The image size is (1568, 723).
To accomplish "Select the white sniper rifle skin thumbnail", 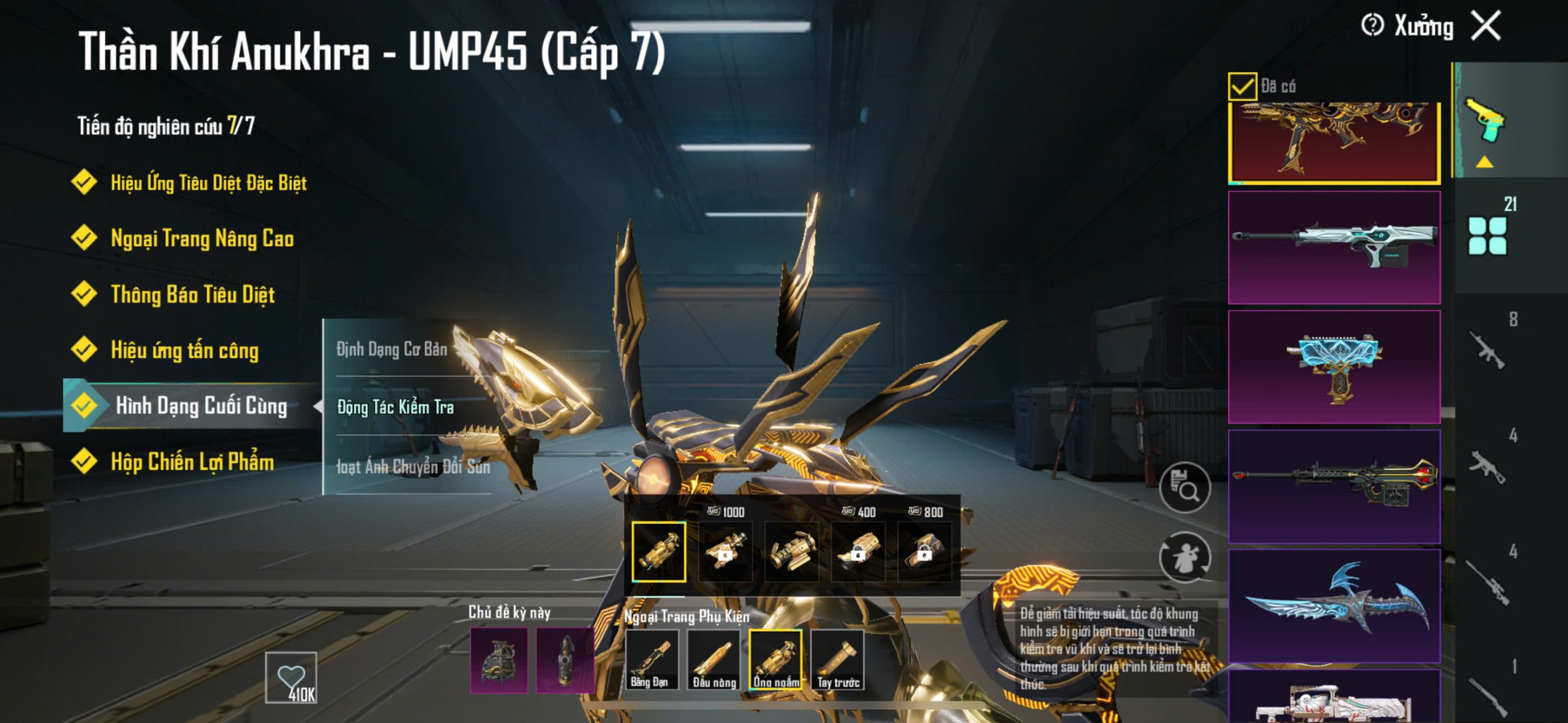I will [x=1334, y=247].
